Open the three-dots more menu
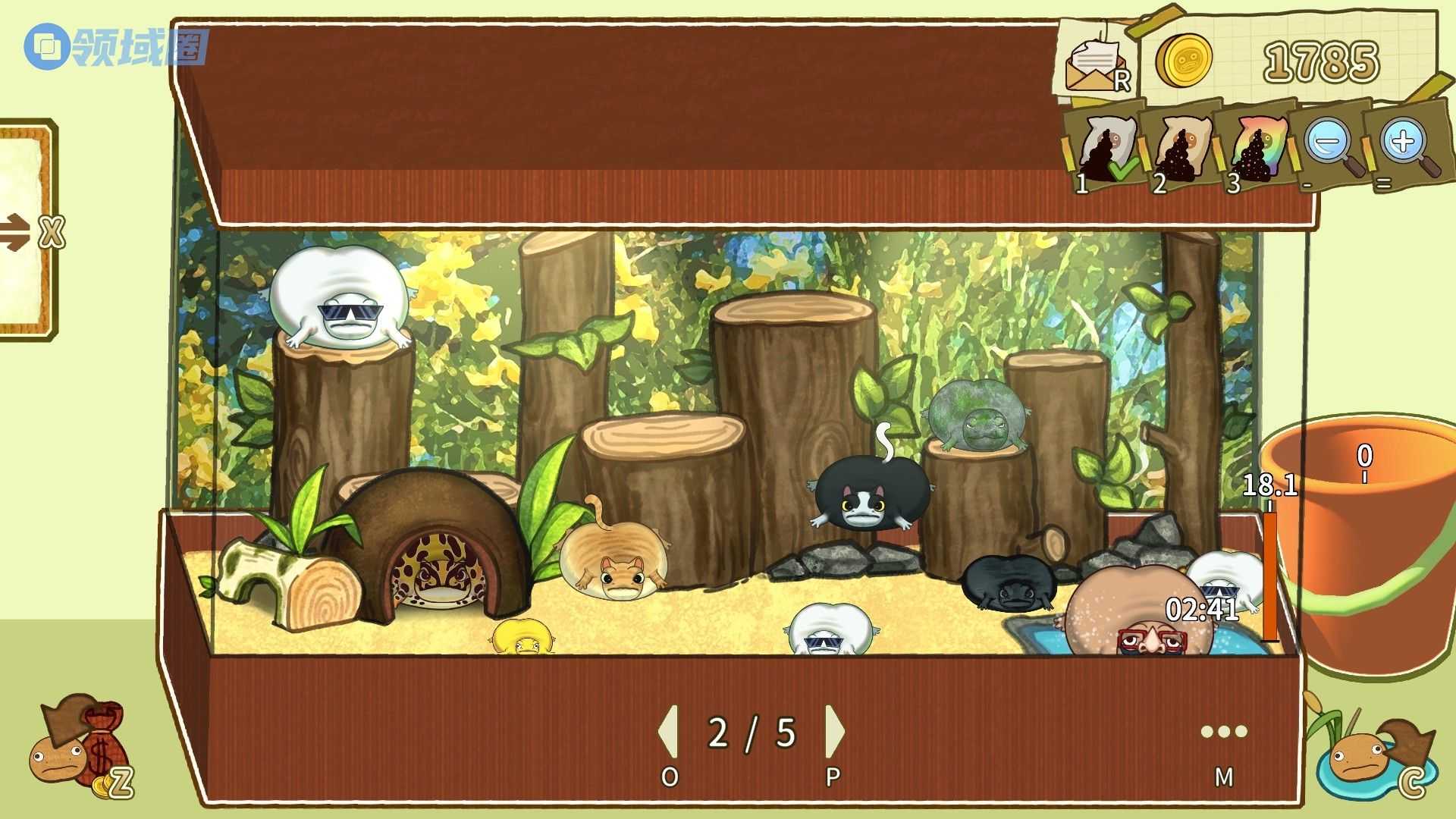1456x819 pixels. point(1223,732)
